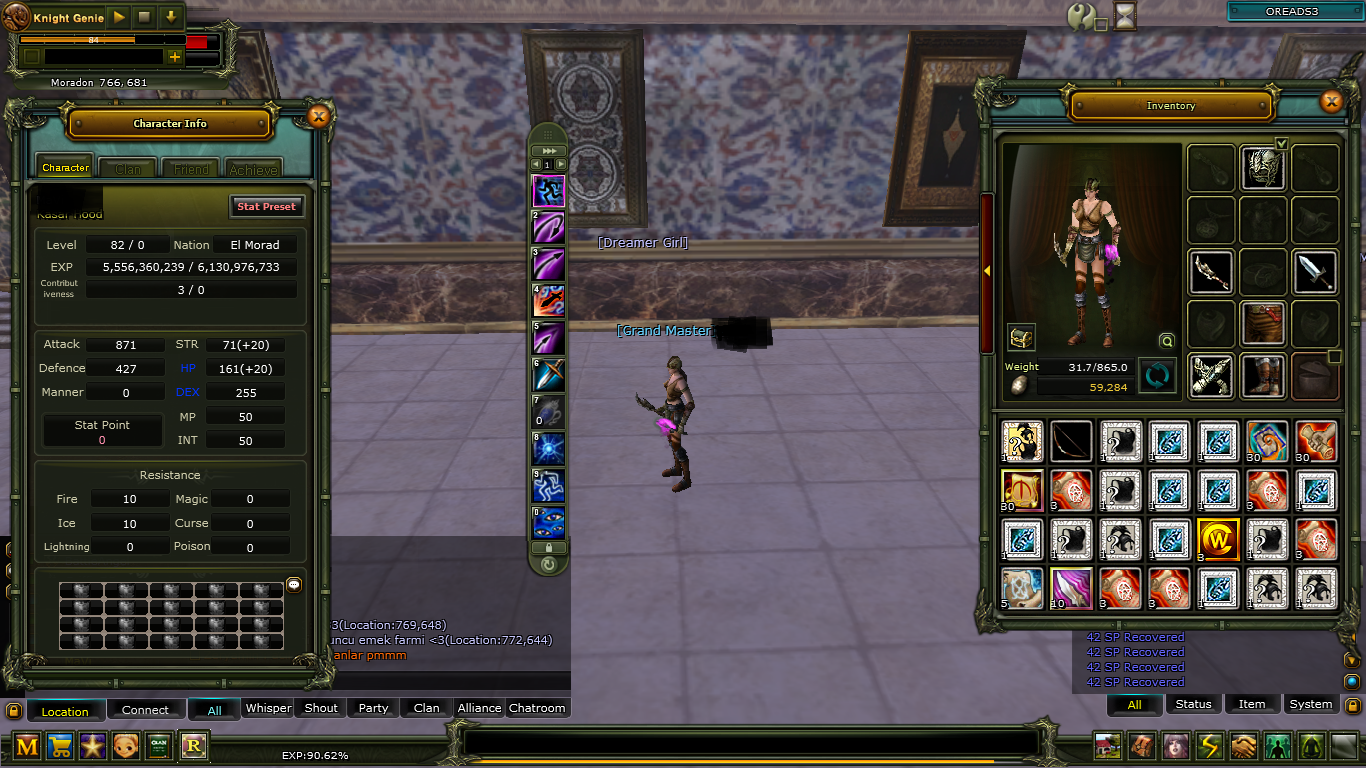Select the Whisper chat tab
This screenshot has width=1366, height=768.
(x=267, y=708)
